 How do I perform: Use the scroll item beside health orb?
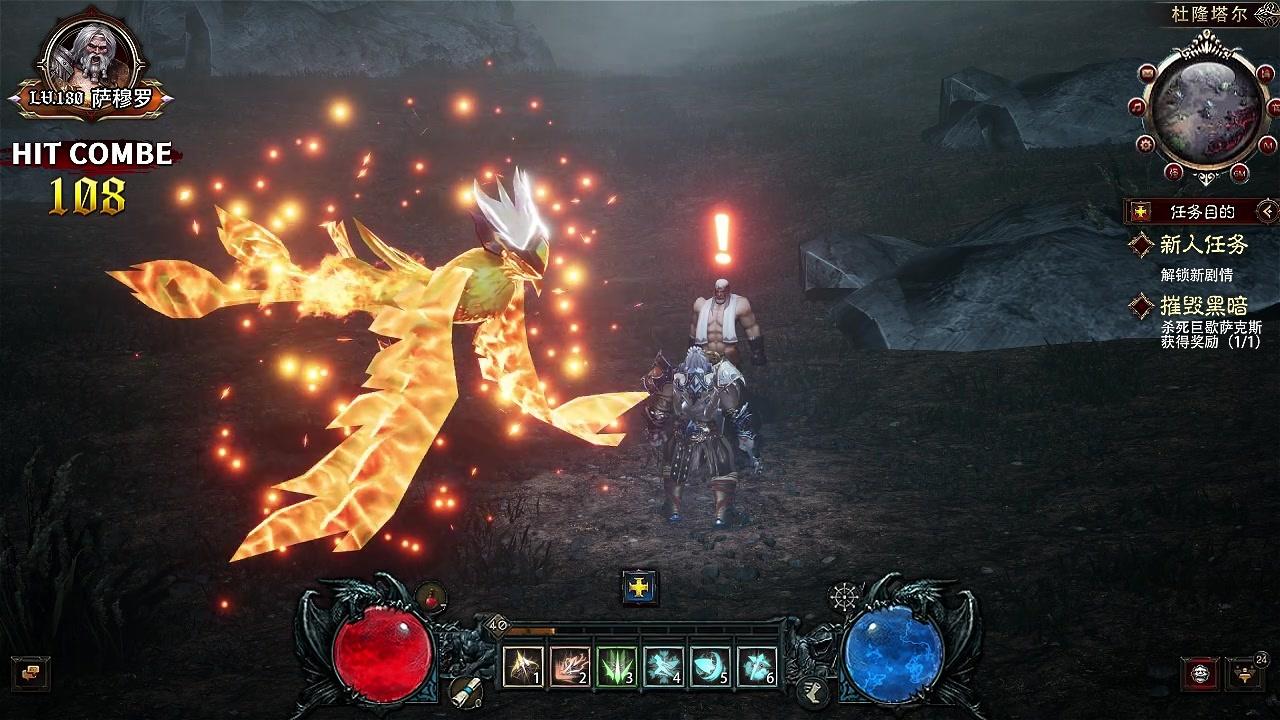461,690
